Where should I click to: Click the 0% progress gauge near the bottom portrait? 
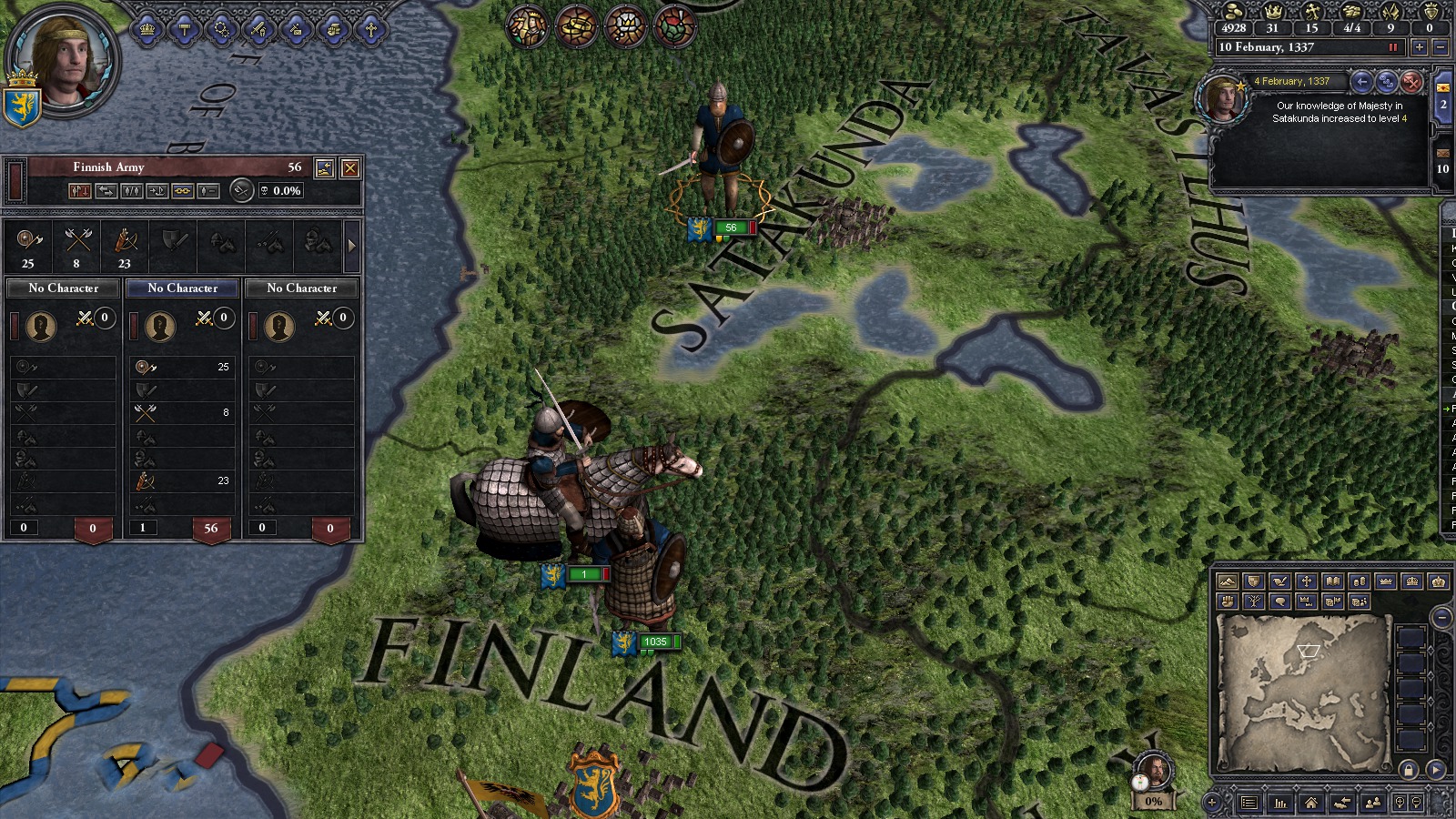[1153, 803]
